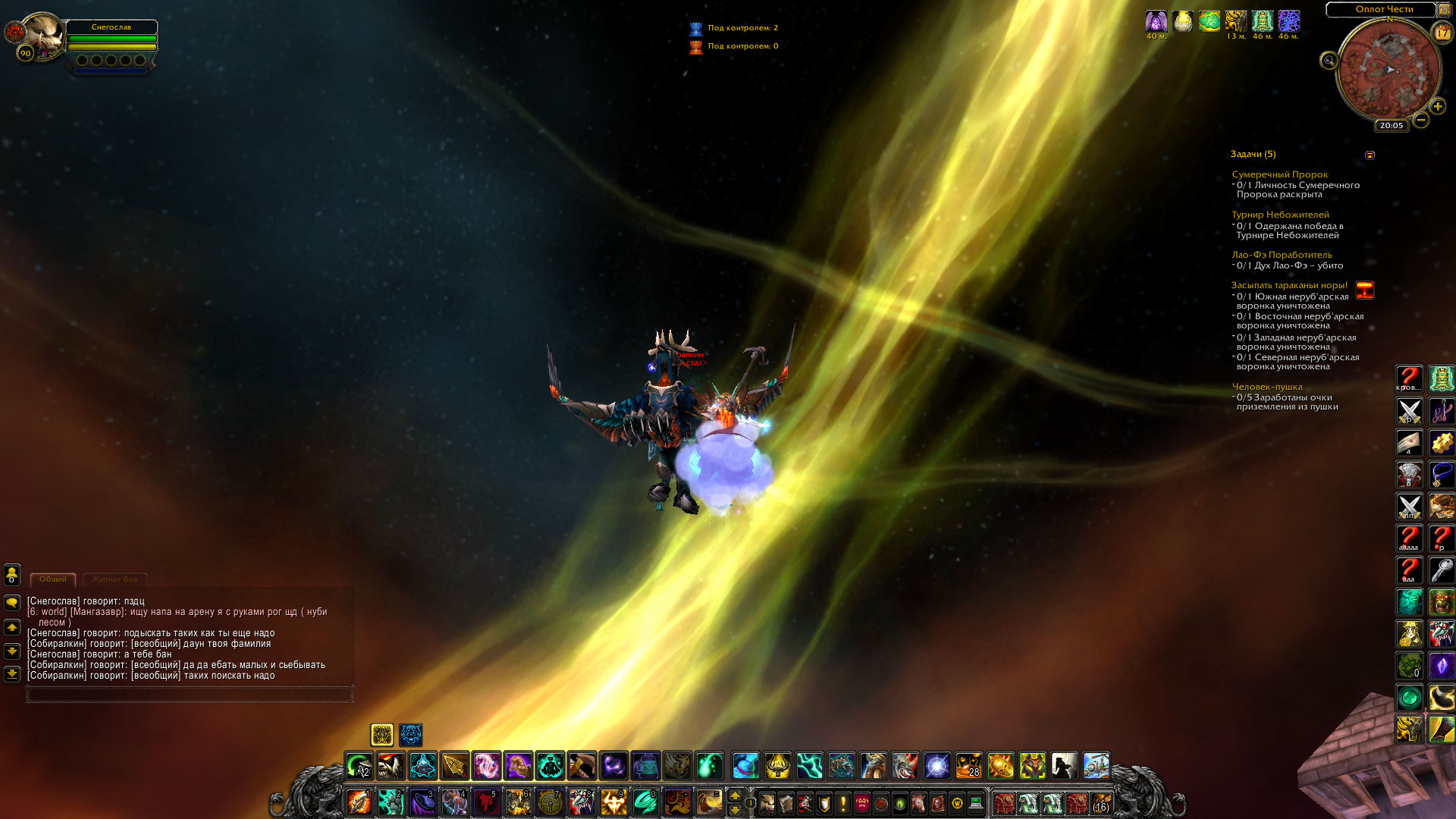Switch to the Журнал боя chat tab
Viewport: 1456px width, 819px height.
pos(115,579)
